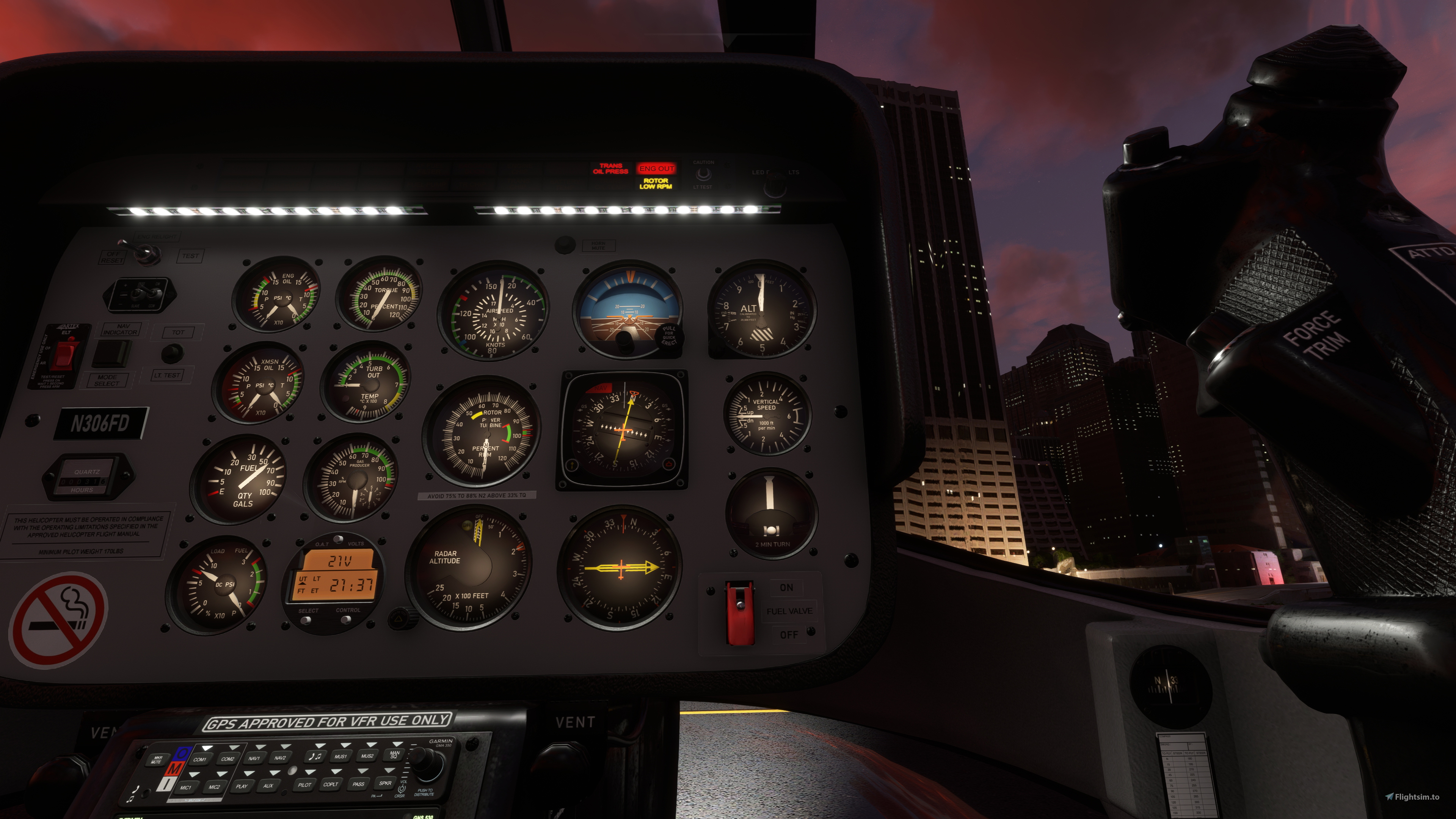Toggle the AUX audio button
The image size is (1456, 819).
click(x=268, y=785)
